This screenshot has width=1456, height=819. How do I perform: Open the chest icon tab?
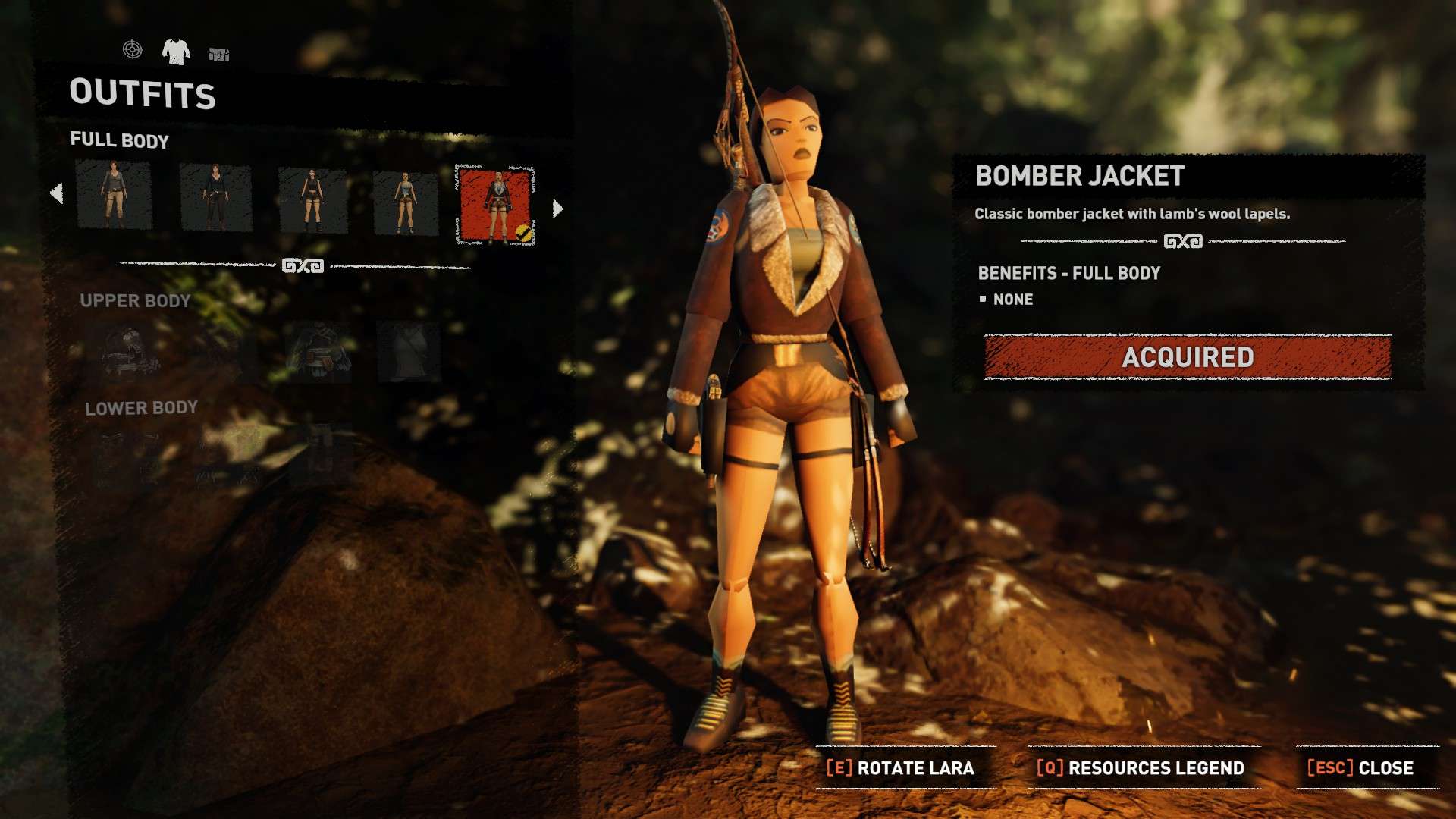coord(219,54)
